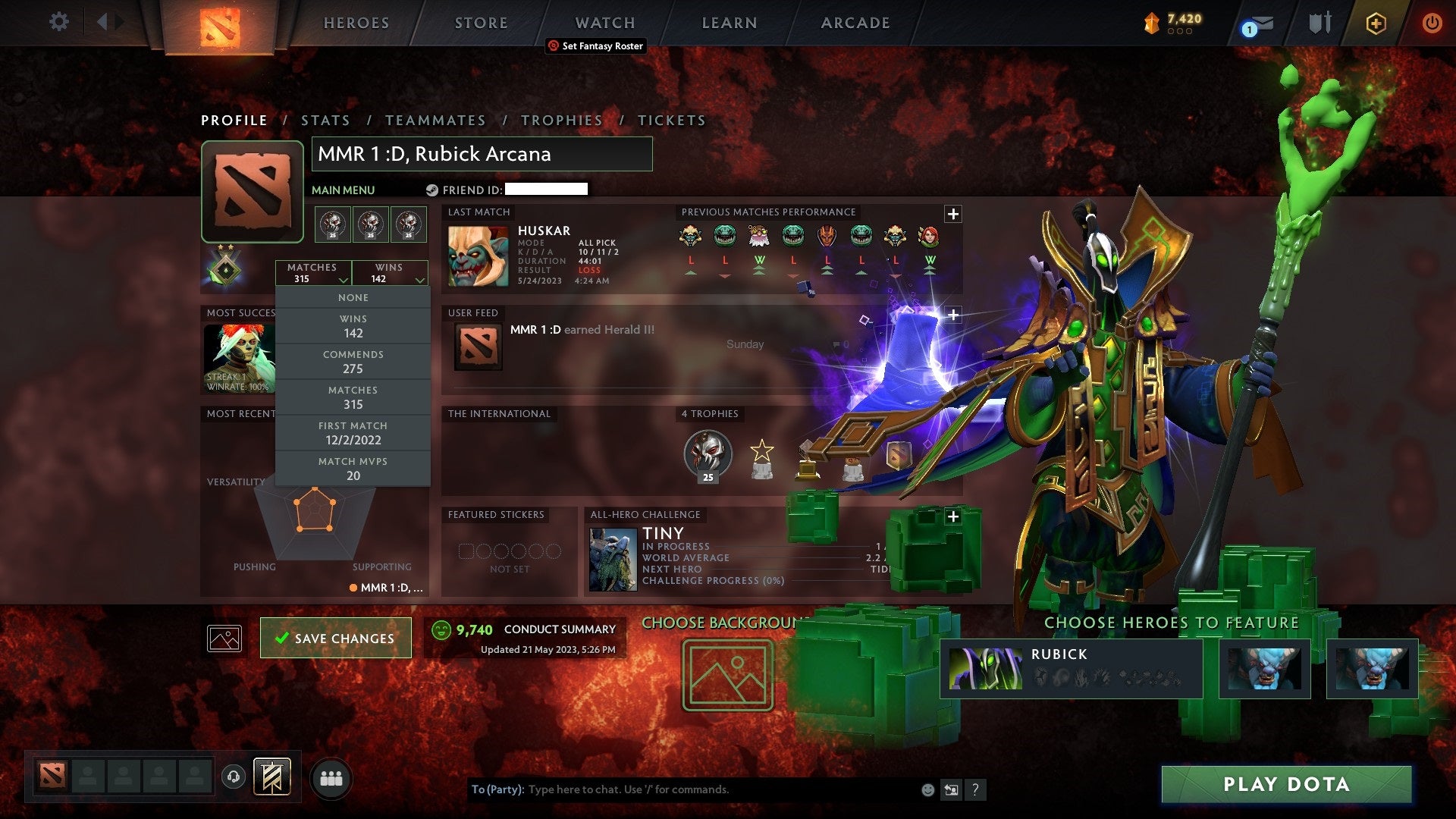The height and width of the screenshot is (819, 1456).
Task: Click the Save Changes button
Action: (335, 638)
